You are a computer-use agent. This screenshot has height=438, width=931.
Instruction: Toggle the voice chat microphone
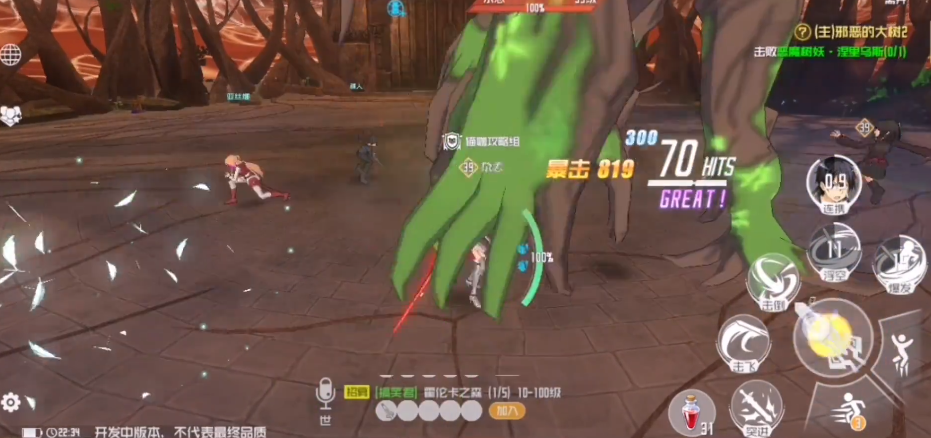tap(324, 397)
